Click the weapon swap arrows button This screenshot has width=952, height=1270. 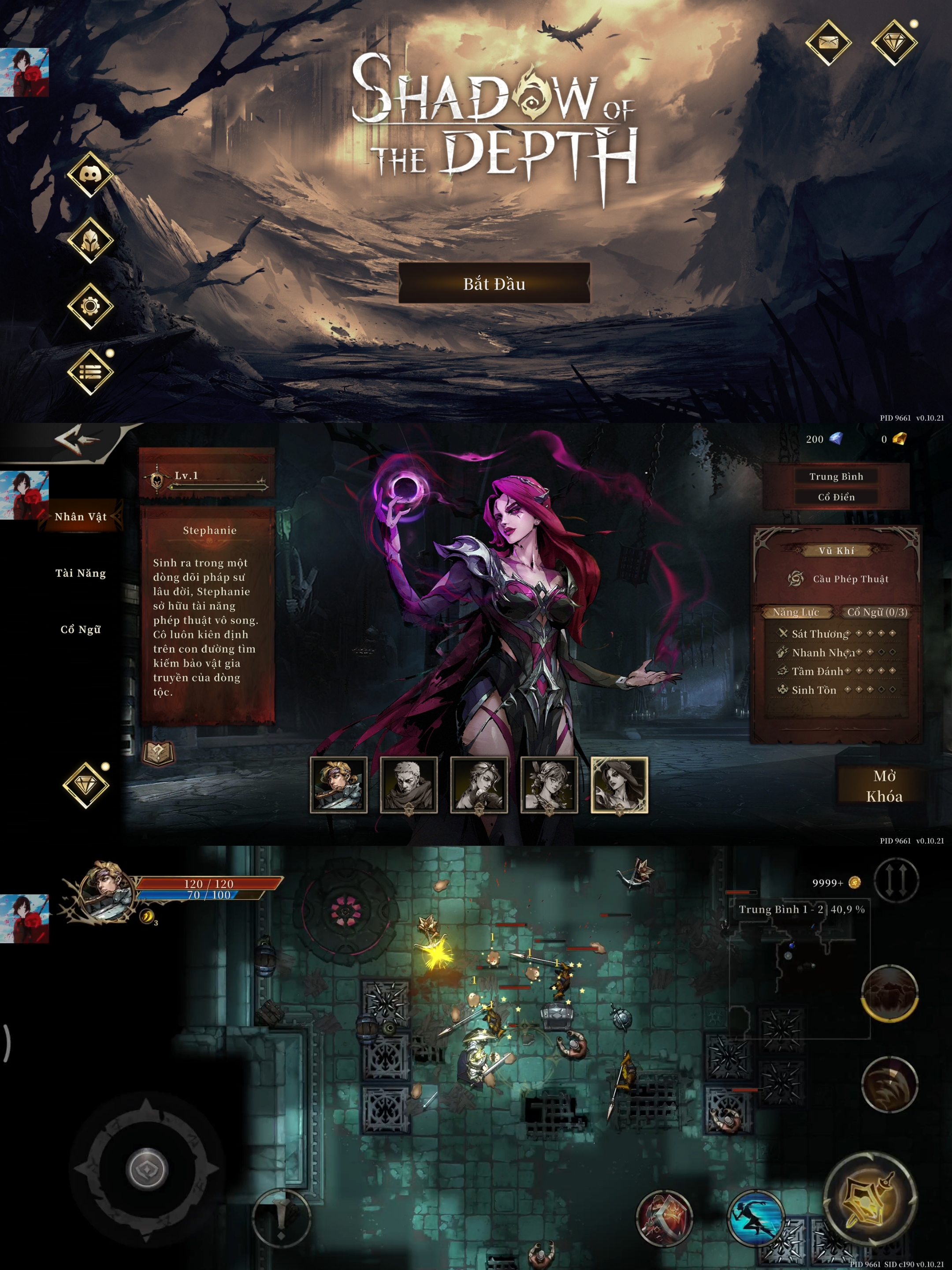click(x=896, y=880)
